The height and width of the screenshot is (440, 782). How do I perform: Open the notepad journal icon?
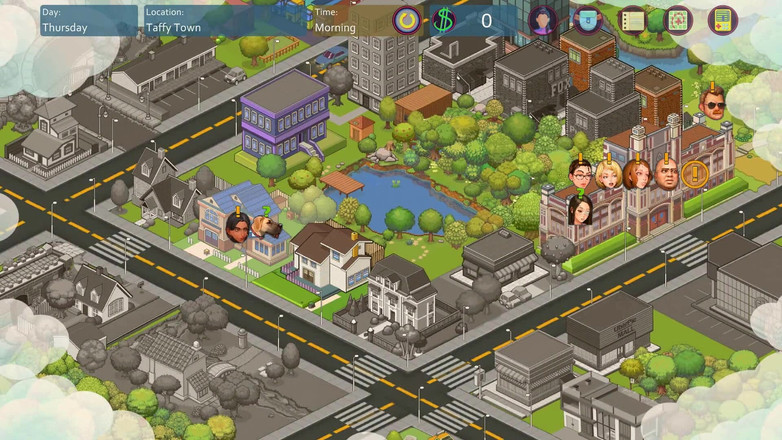pos(632,20)
